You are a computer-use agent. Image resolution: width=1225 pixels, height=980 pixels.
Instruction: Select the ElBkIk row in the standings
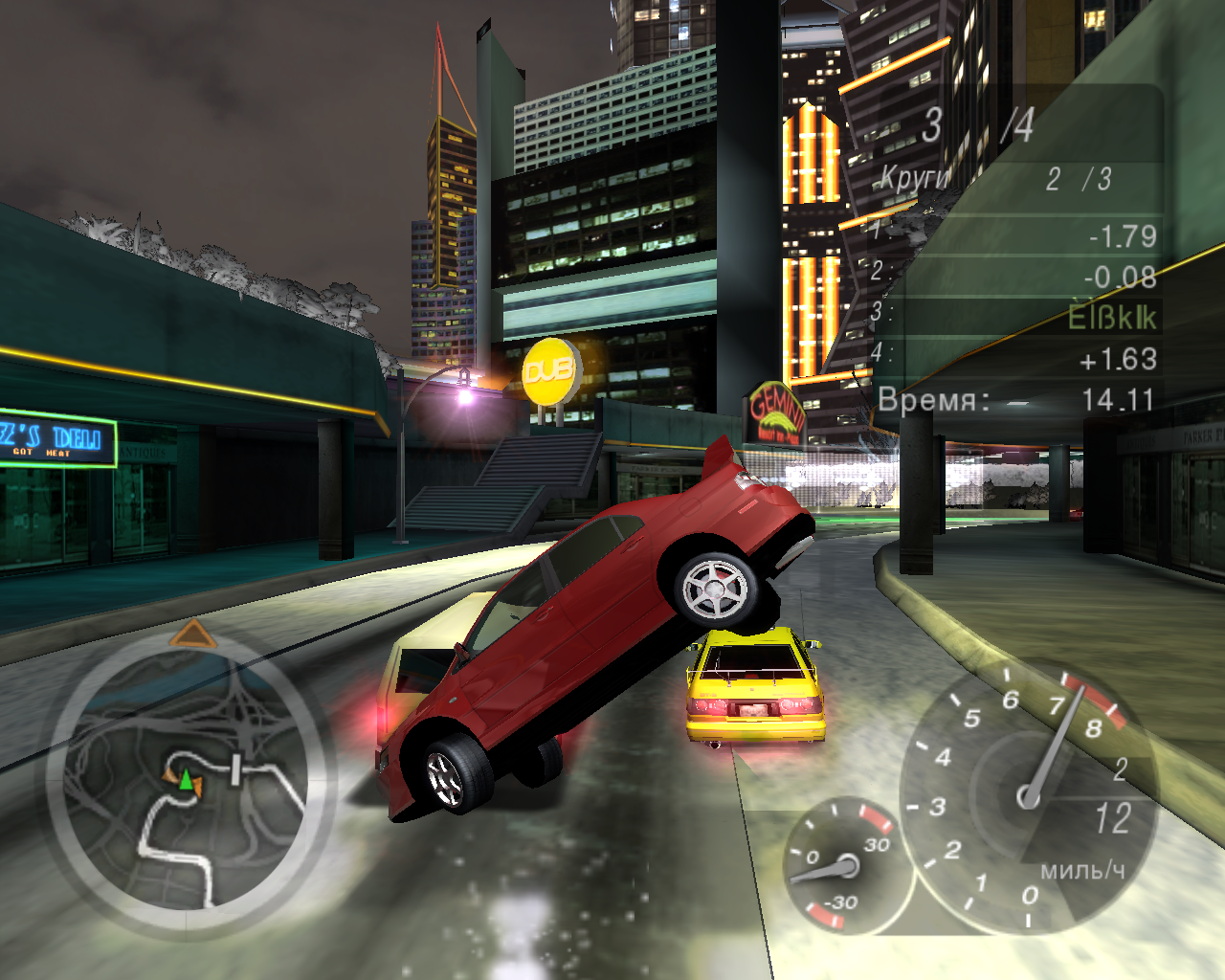click(x=1014, y=317)
